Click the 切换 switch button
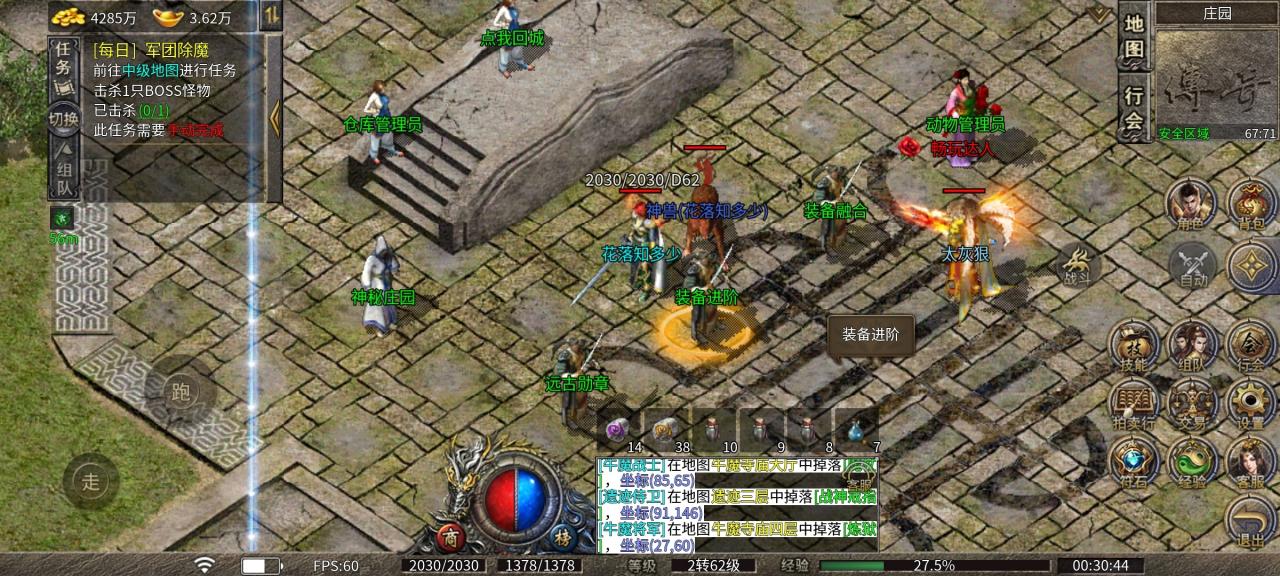This screenshot has height=576, width=1280. [63, 119]
